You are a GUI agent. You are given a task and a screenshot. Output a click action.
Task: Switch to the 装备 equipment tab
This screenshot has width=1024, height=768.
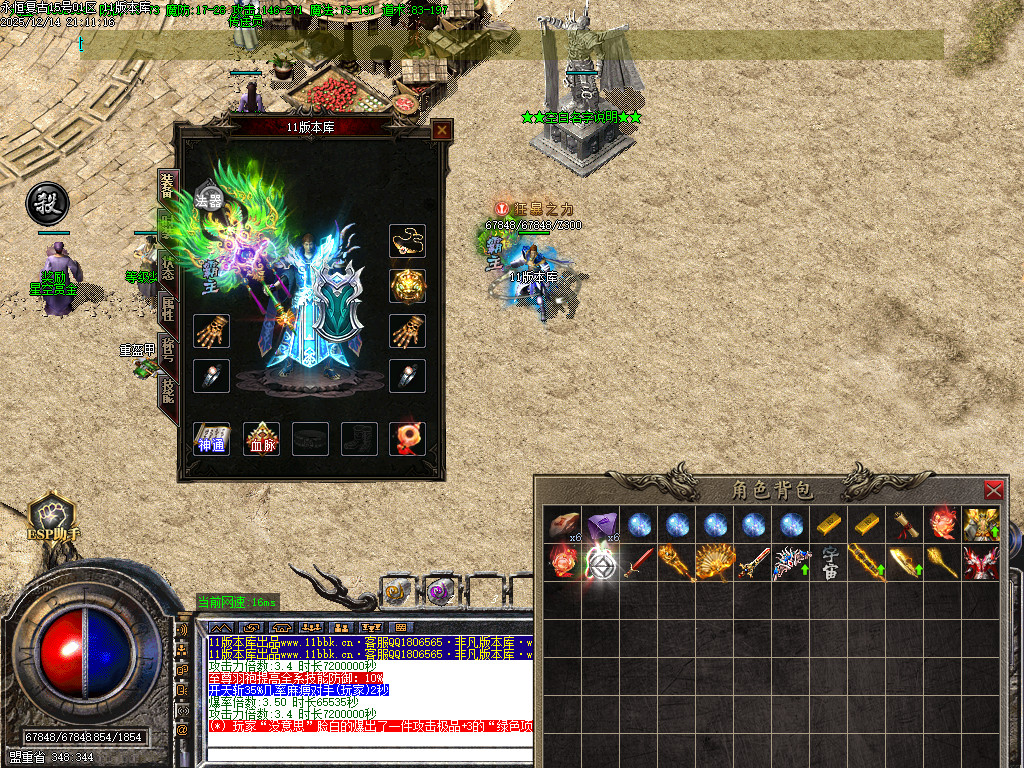(x=167, y=187)
